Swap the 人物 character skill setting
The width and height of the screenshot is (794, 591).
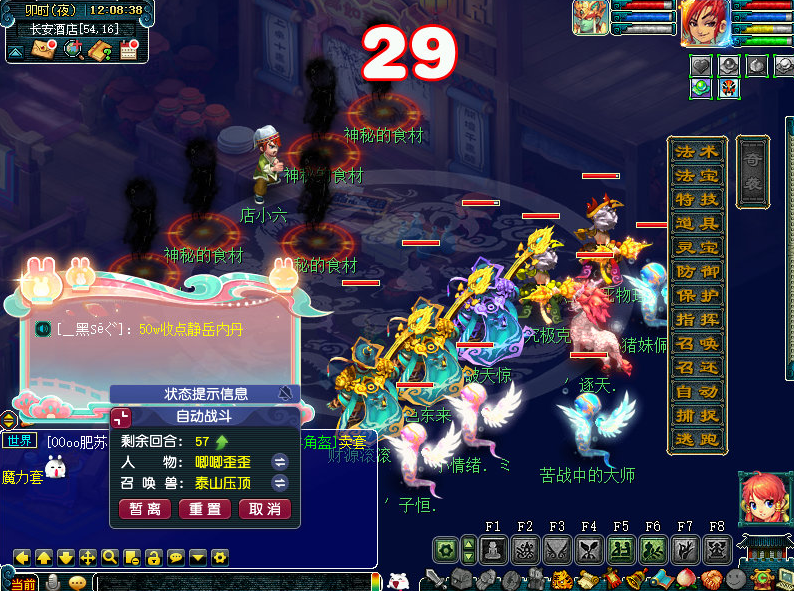coord(280,462)
